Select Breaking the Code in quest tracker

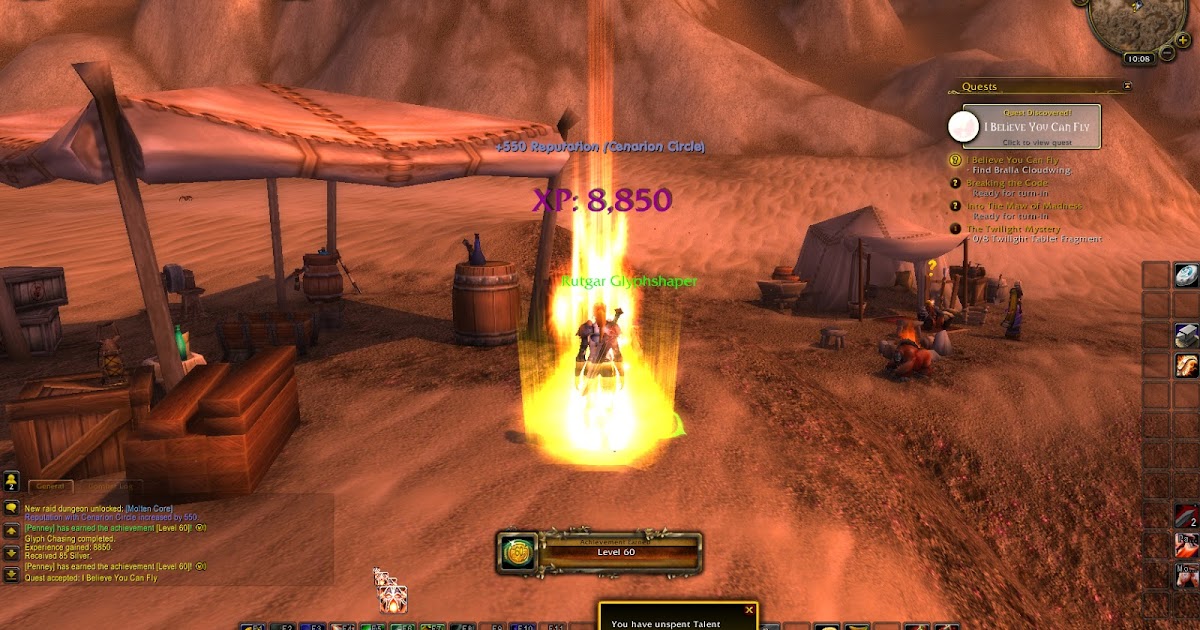point(1006,183)
